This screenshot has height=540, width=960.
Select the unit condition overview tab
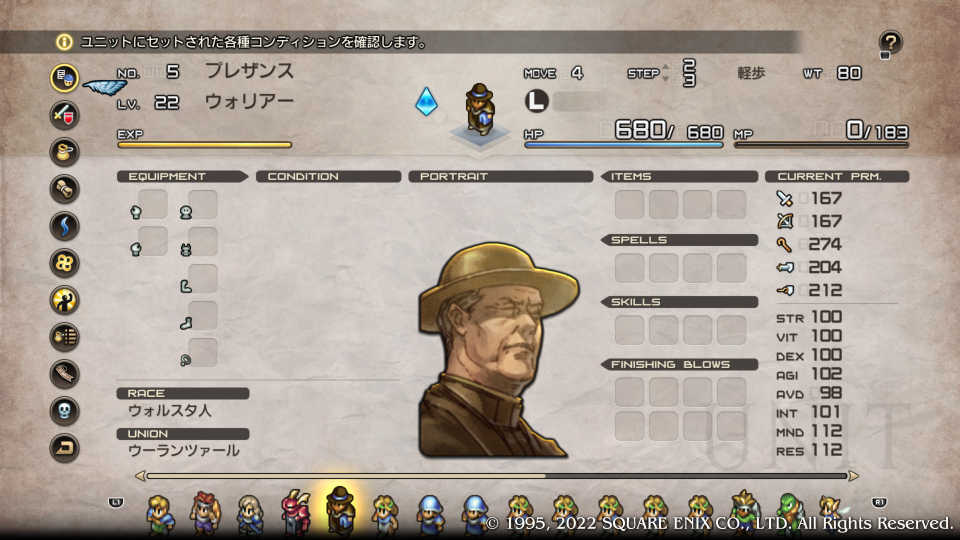(65, 77)
